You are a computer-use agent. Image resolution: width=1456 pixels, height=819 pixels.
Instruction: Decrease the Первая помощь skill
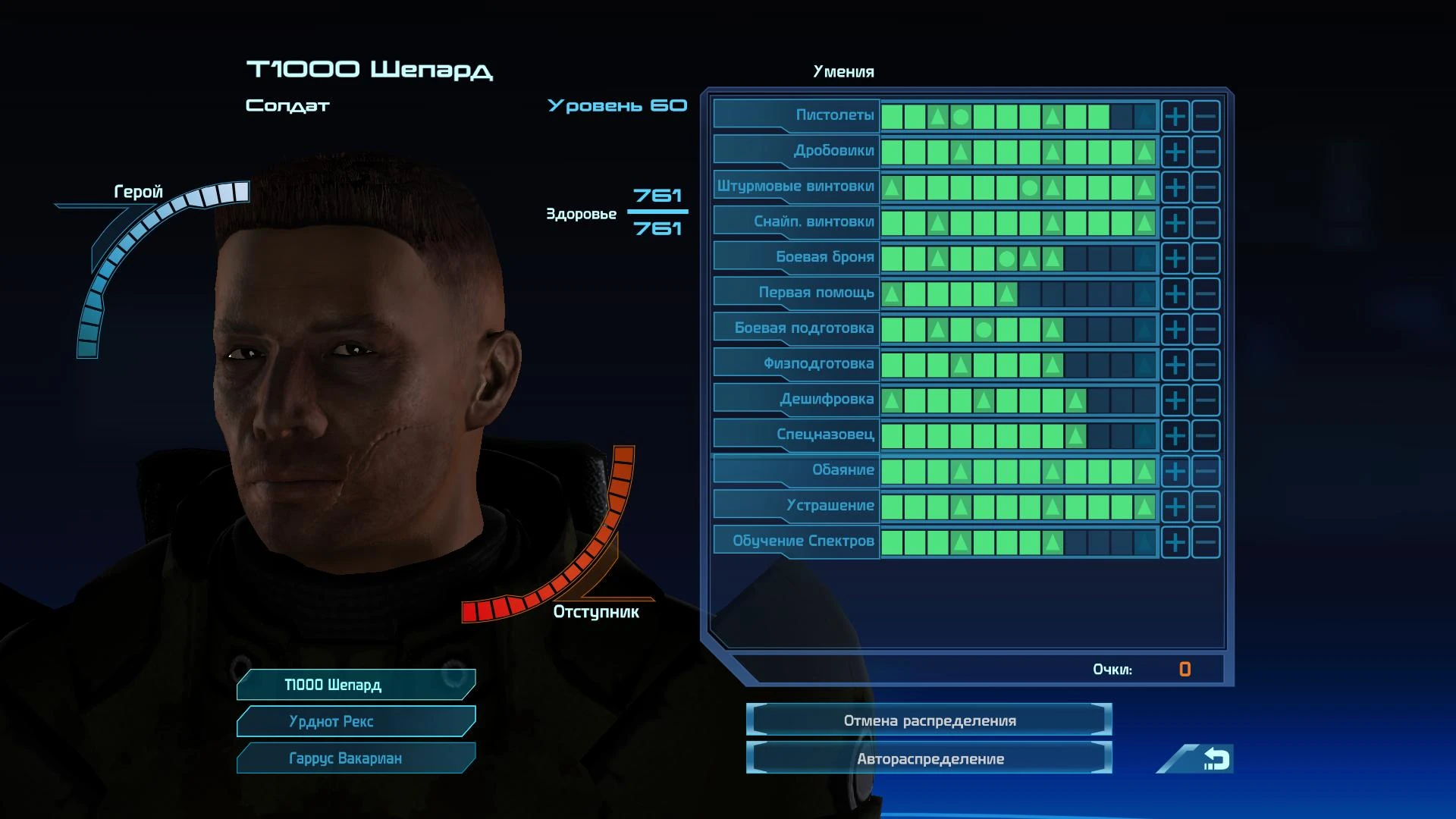[1205, 294]
